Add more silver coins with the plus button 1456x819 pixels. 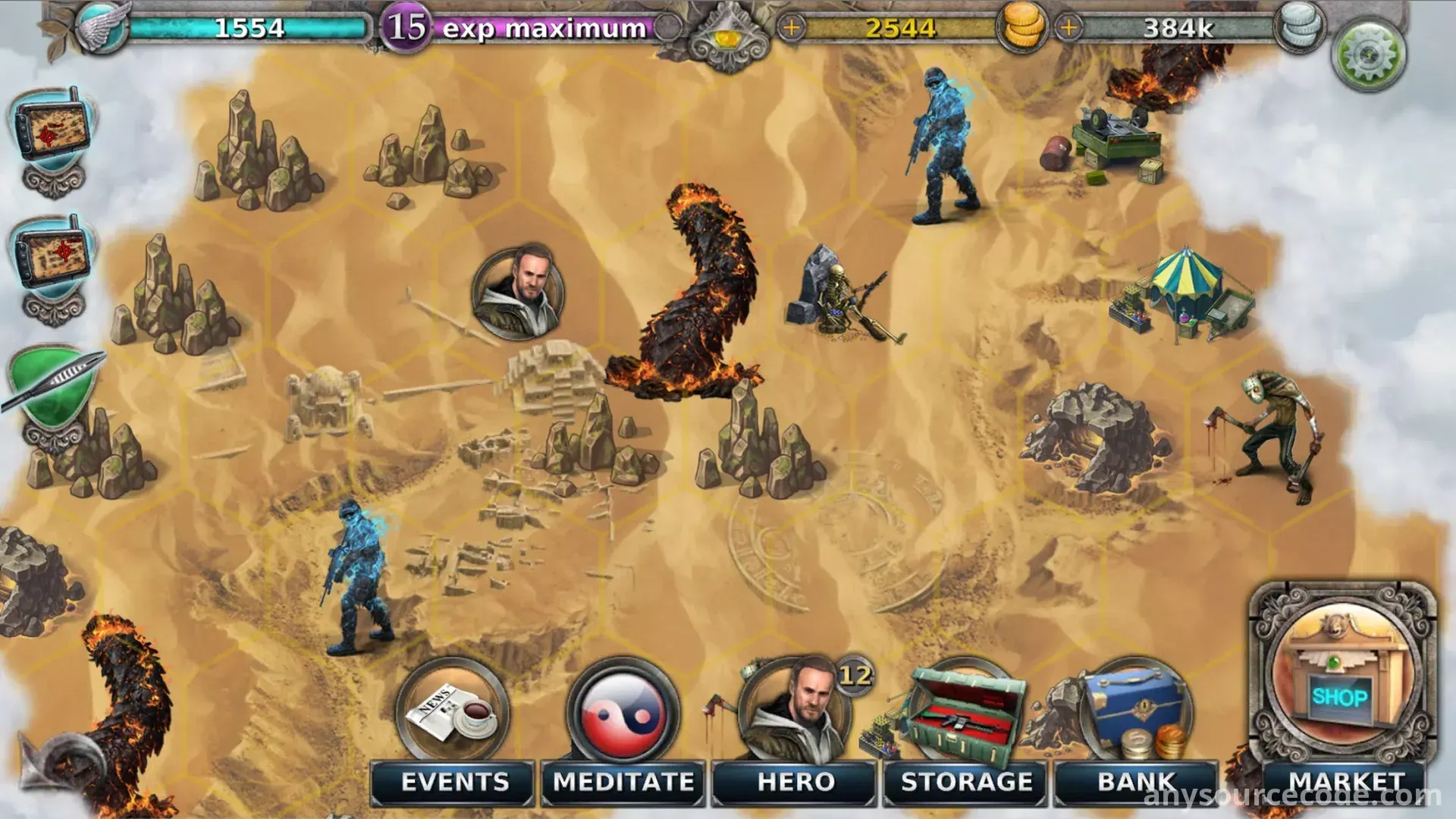pos(1068,28)
